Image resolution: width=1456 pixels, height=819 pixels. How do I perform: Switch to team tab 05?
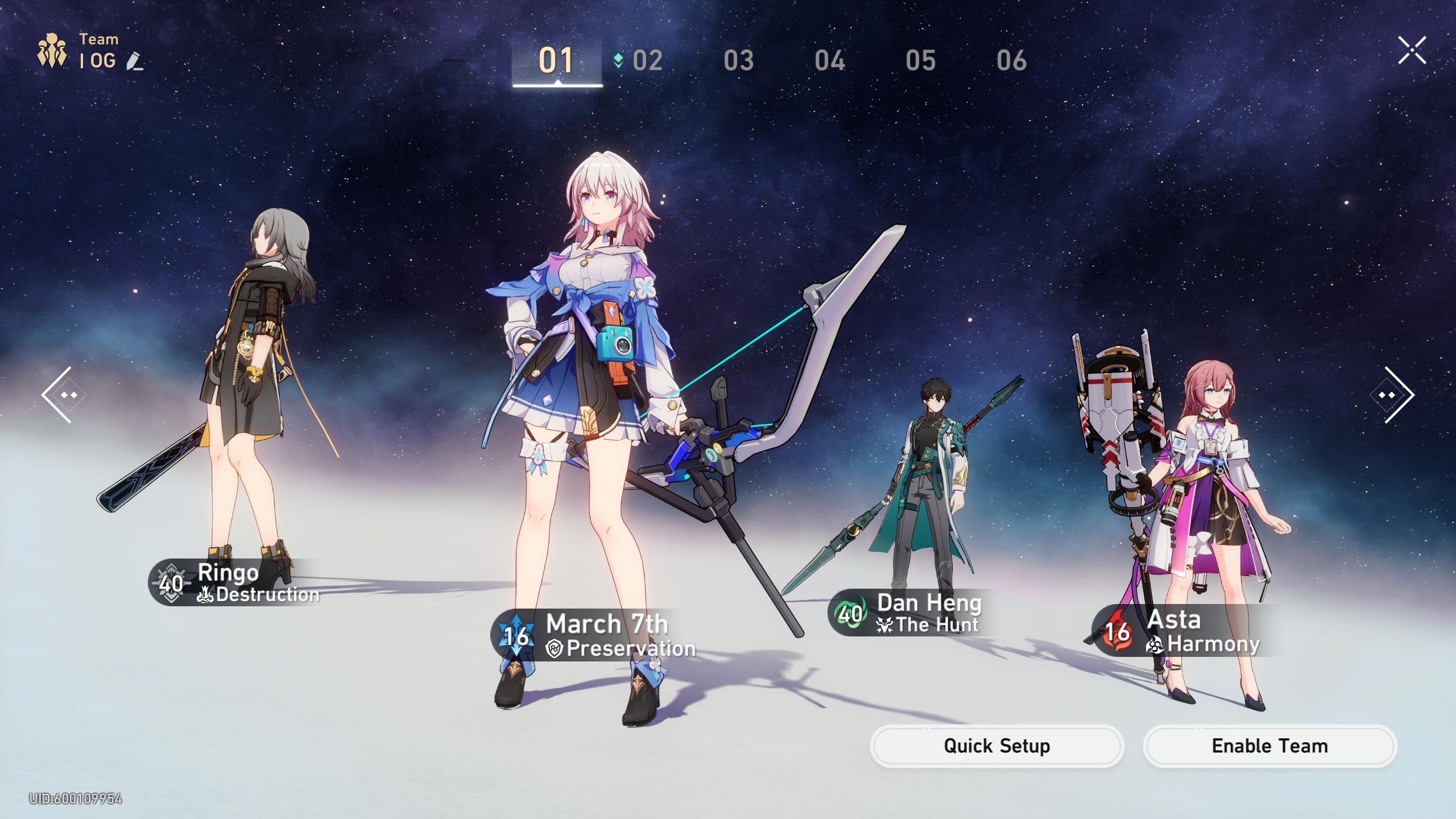920,60
